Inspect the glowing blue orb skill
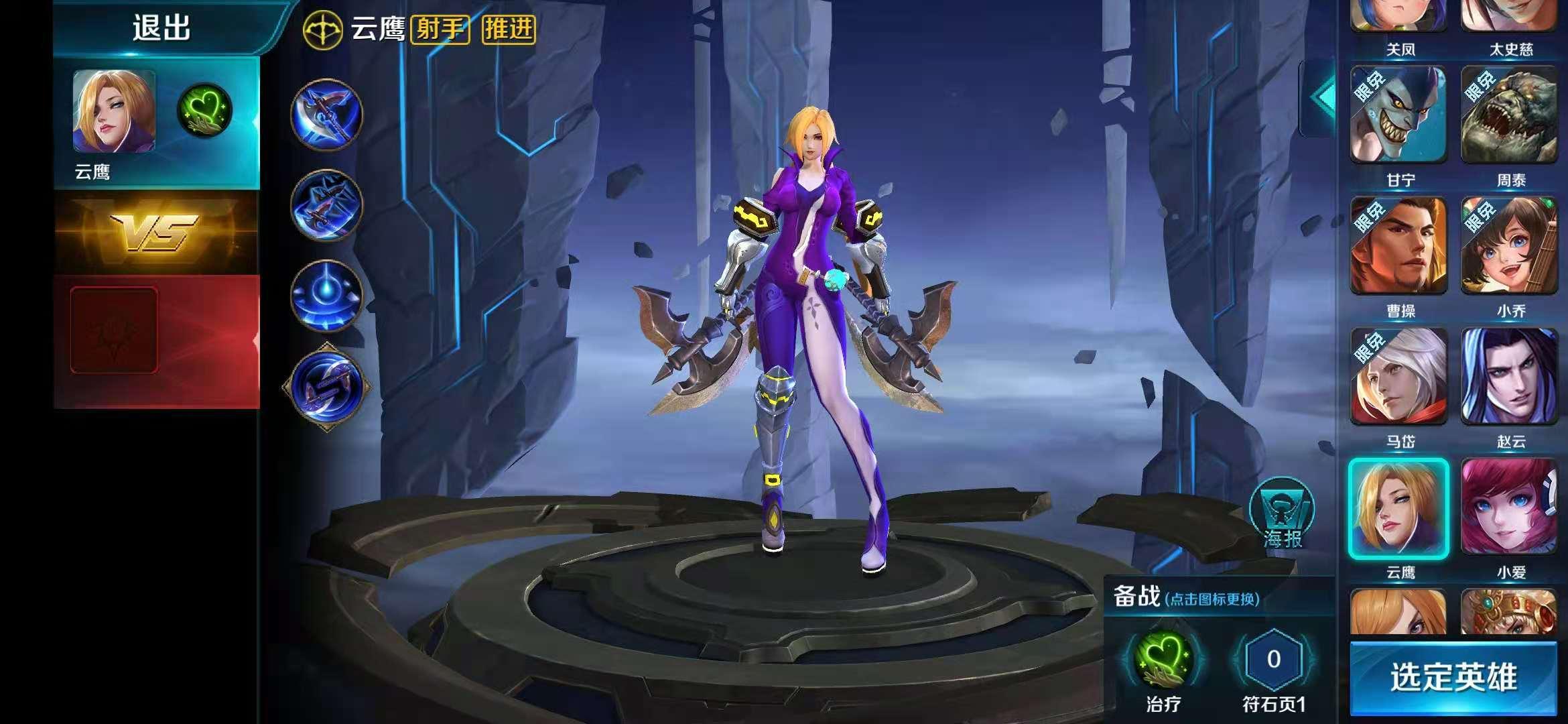The image size is (1568, 724). click(326, 295)
